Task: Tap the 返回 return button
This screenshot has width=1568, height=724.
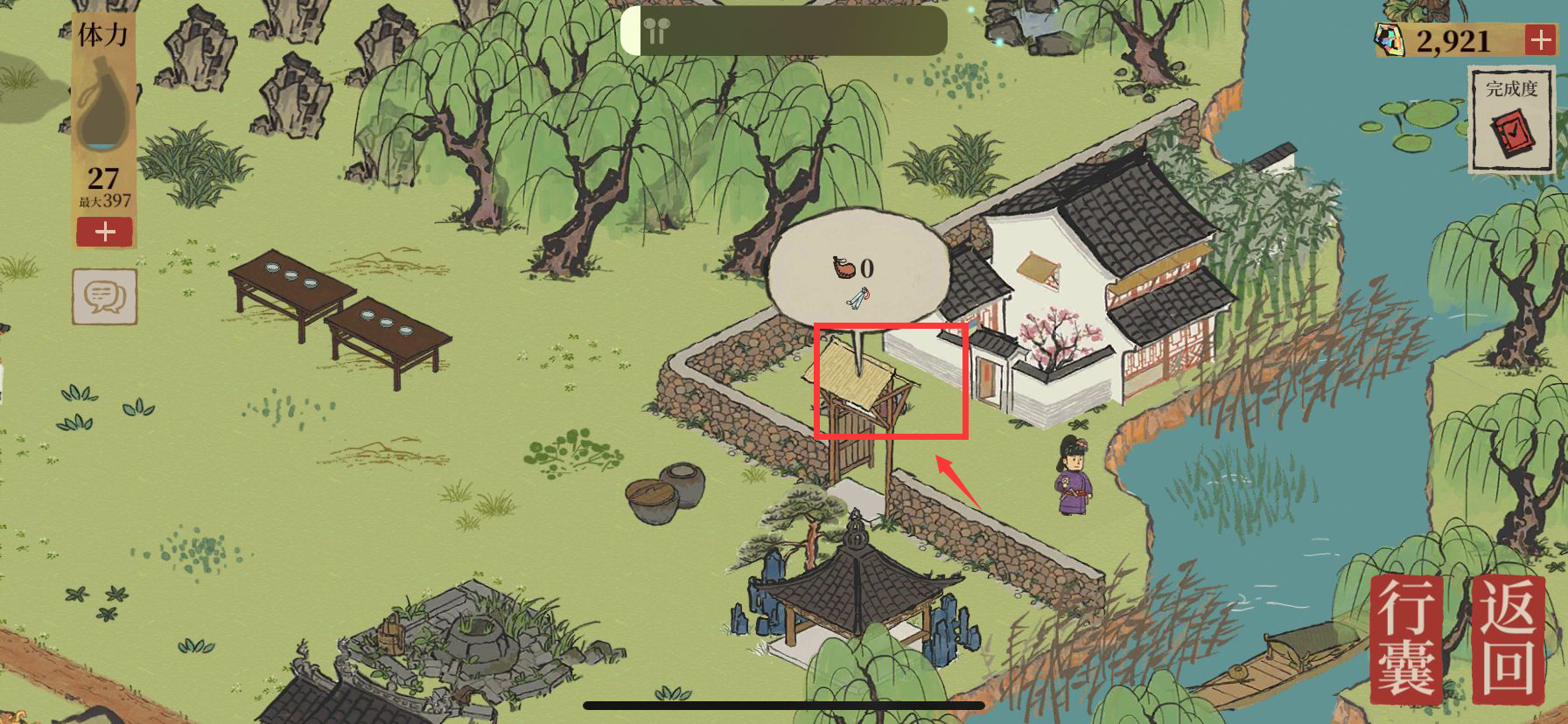Action: pos(1509,640)
